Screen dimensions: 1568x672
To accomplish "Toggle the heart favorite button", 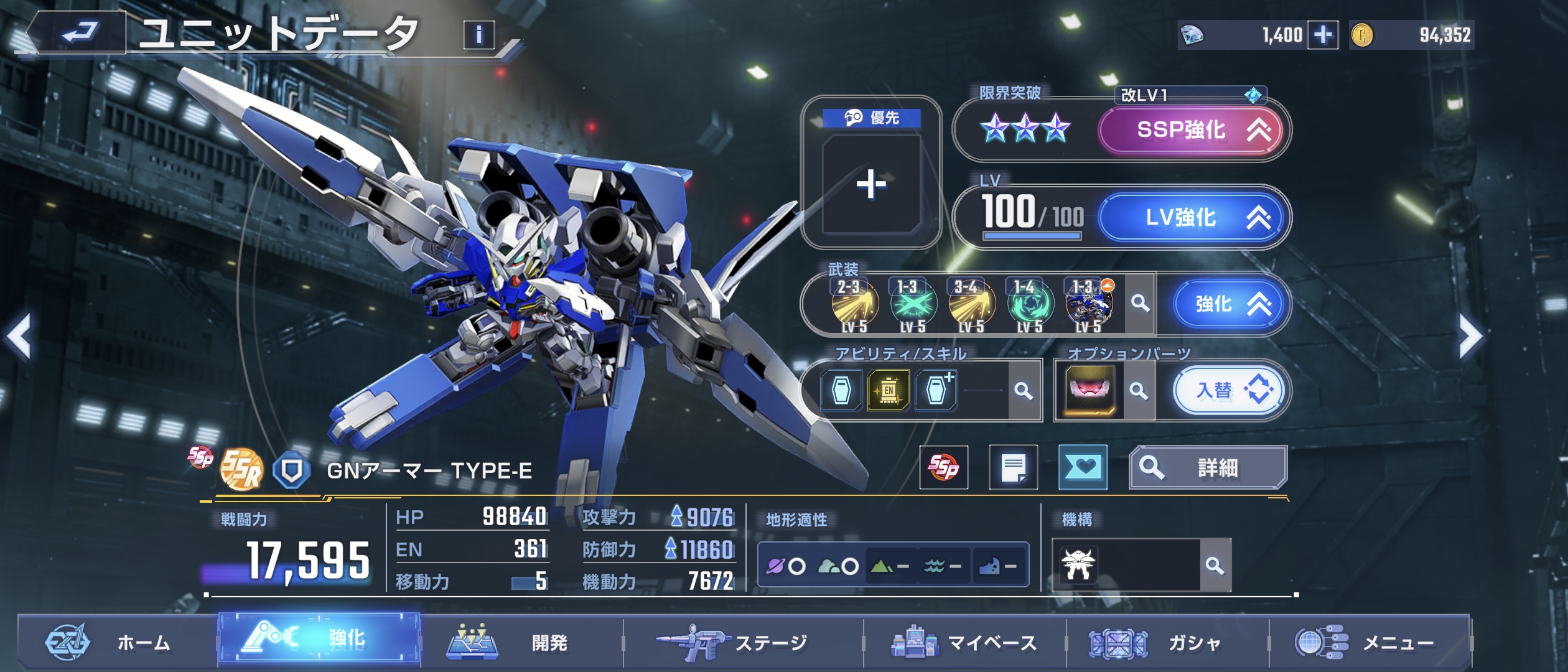I will tap(1083, 468).
